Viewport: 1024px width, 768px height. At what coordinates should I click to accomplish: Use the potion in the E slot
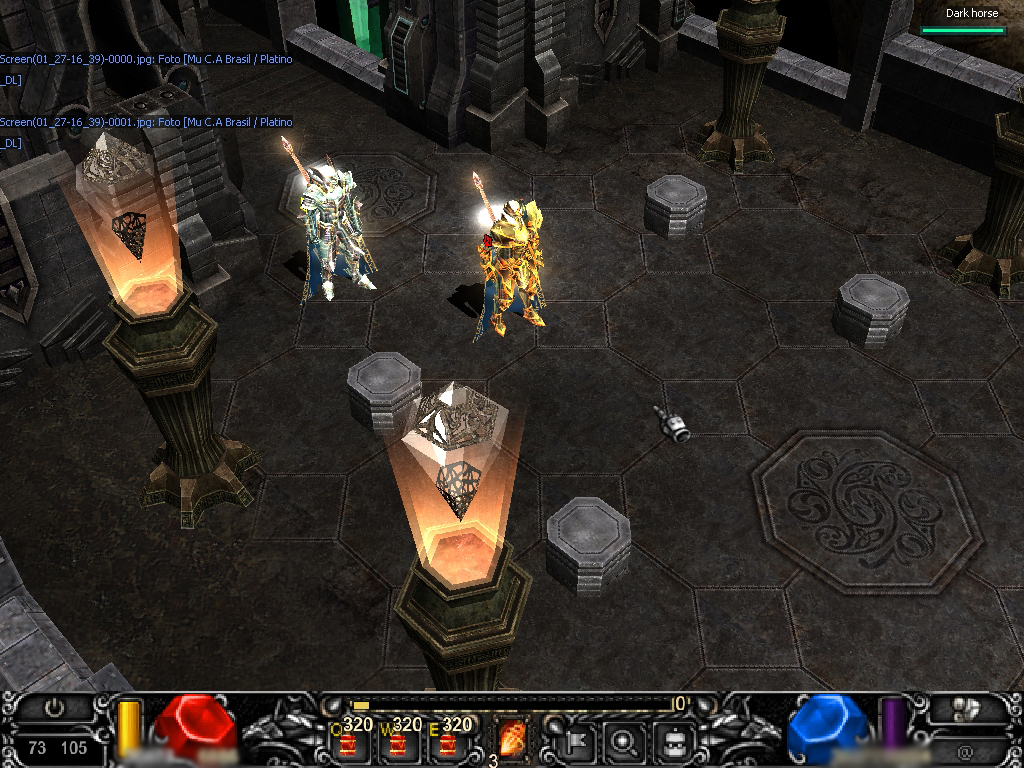coord(448,743)
